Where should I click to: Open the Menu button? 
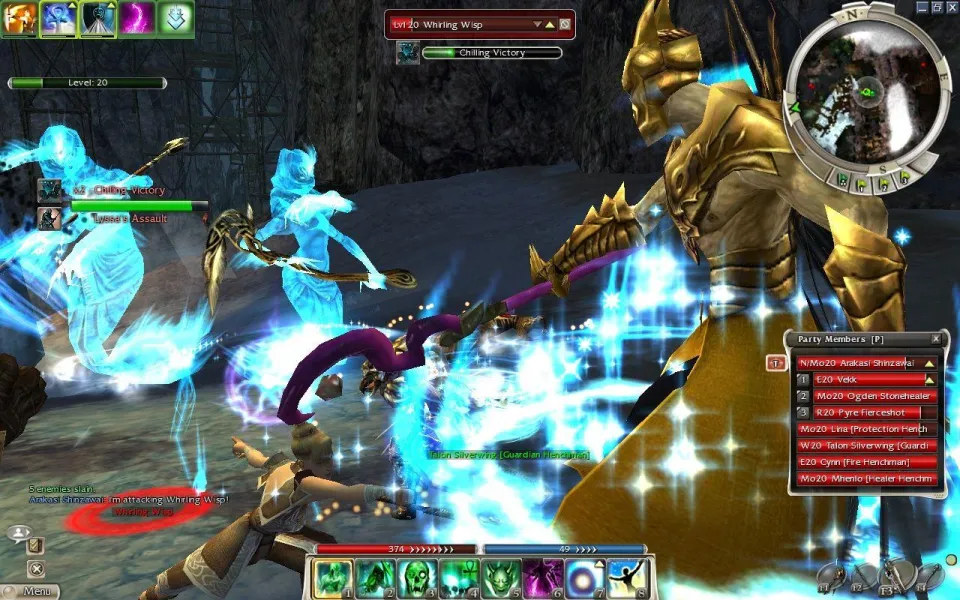tap(34, 591)
